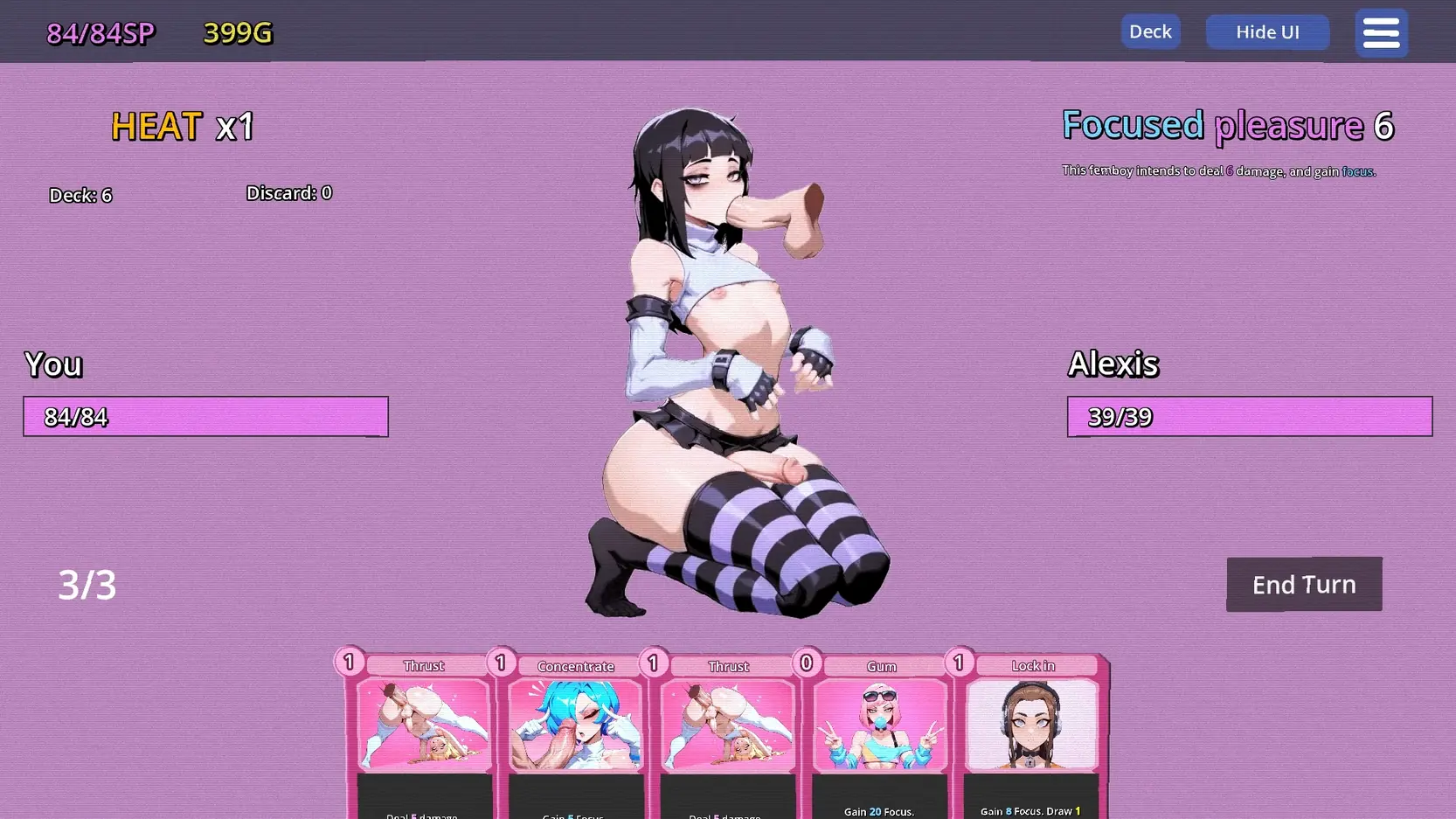Click the Hide UI button
1456x819 pixels.
pyautogui.click(x=1267, y=32)
